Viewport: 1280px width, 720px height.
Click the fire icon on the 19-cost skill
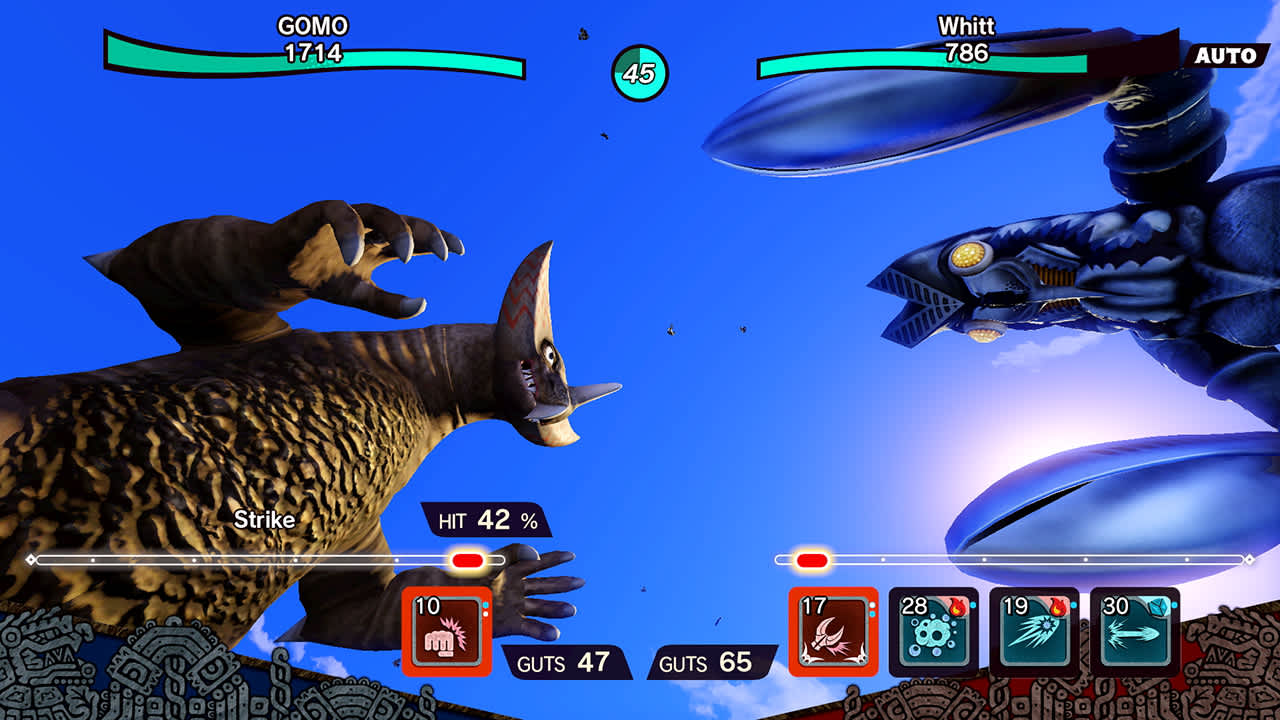(1057, 607)
